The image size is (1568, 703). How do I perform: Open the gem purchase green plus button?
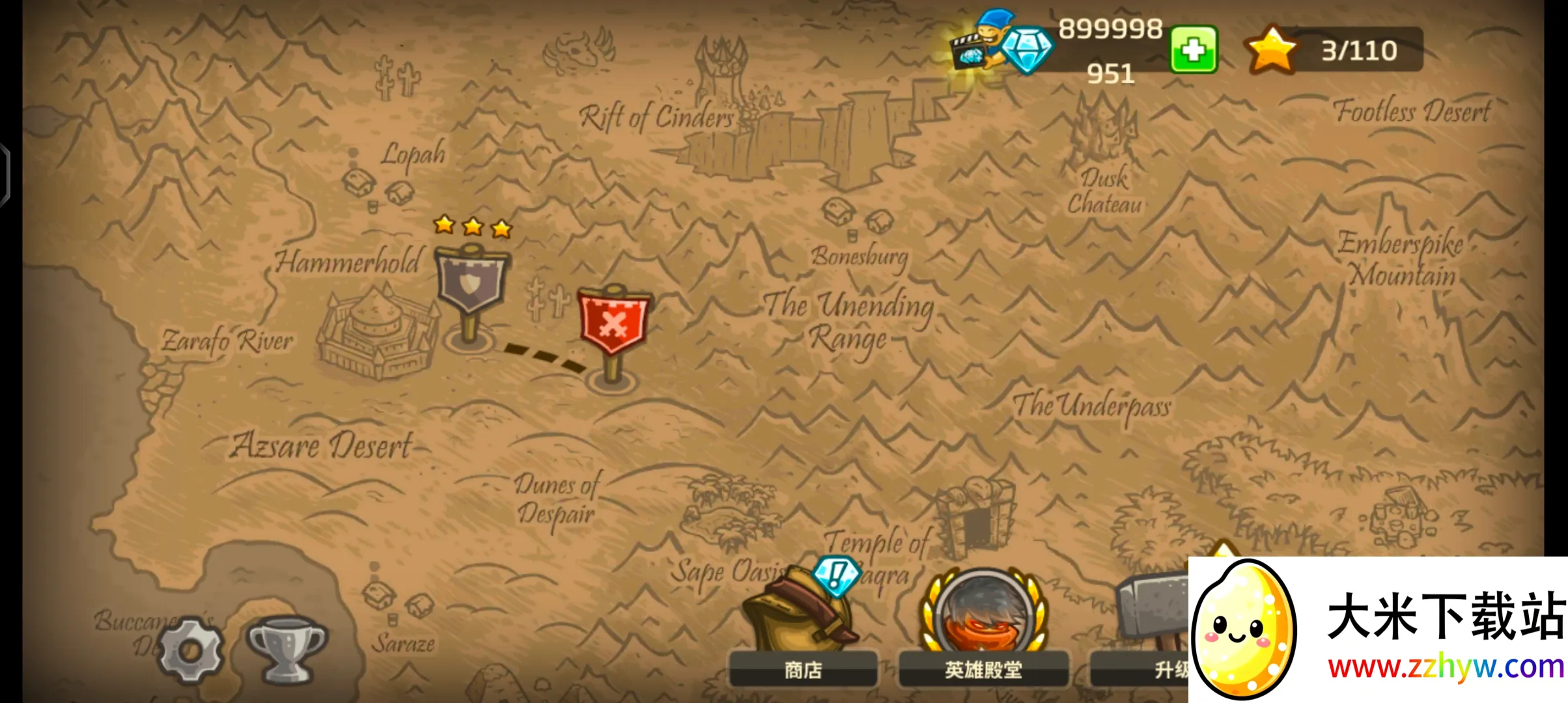point(1195,49)
